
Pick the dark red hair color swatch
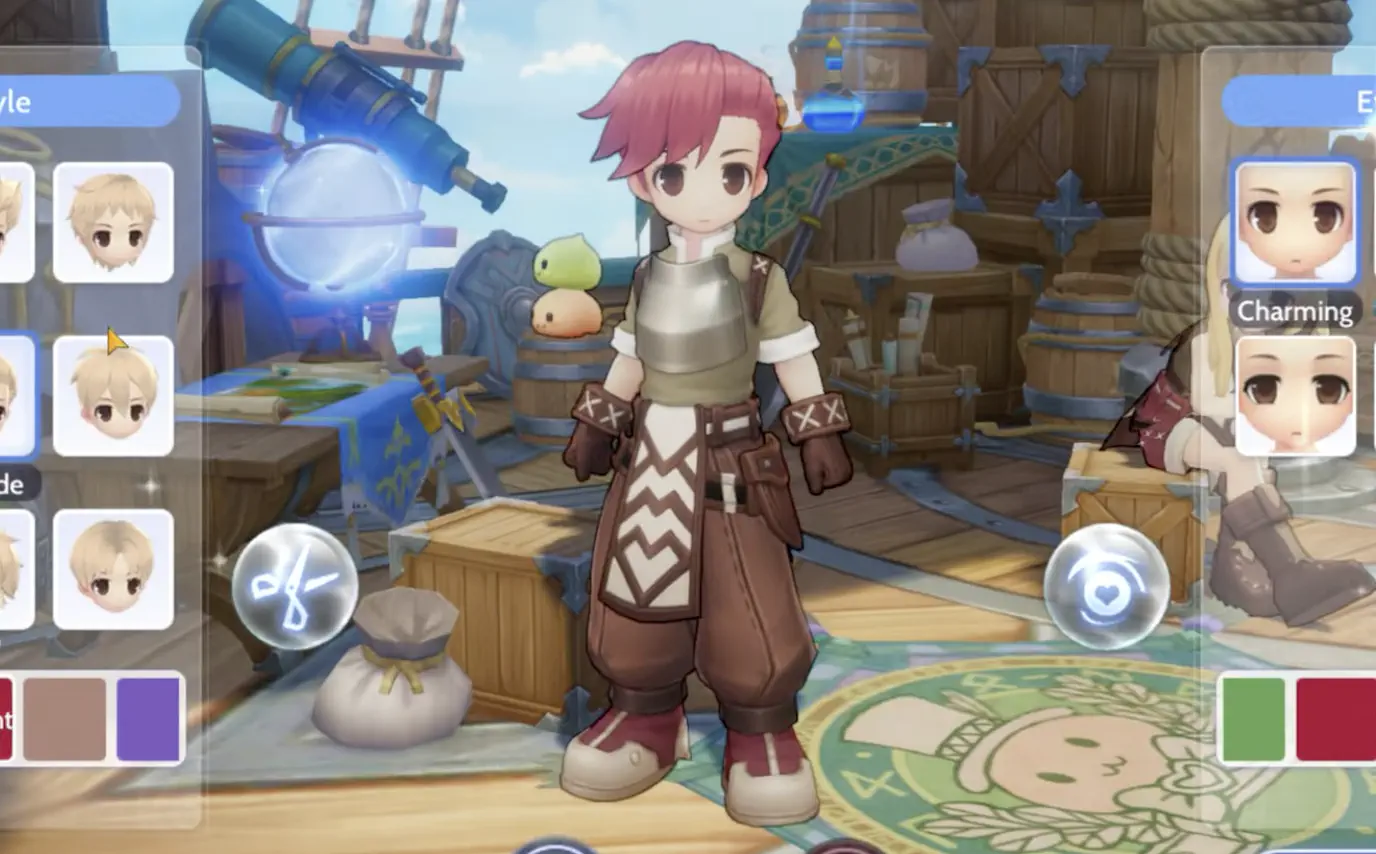pyautogui.click(x=8, y=719)
